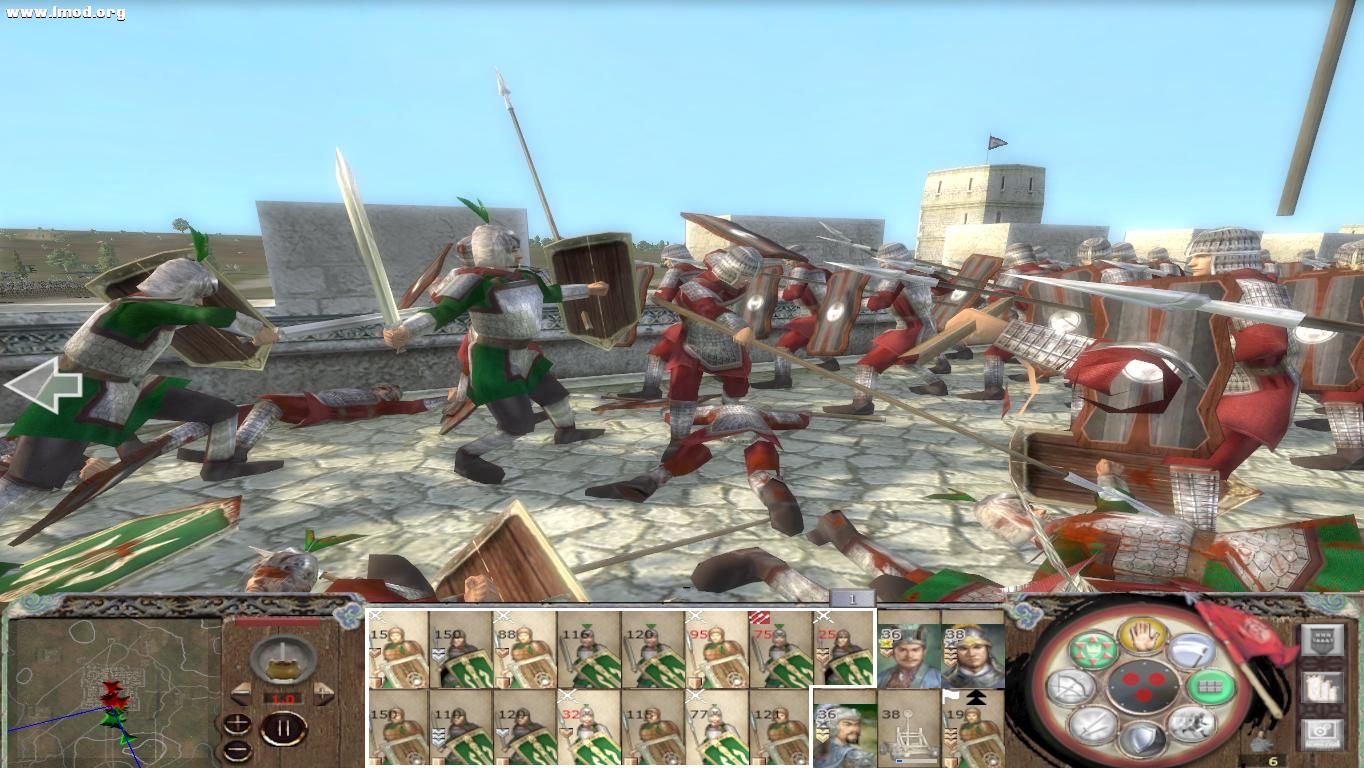The width and height of the screenshot is (1364, 768).
Task: Click the green rally banner icon on the wheel
Action: coord(1094,648)
